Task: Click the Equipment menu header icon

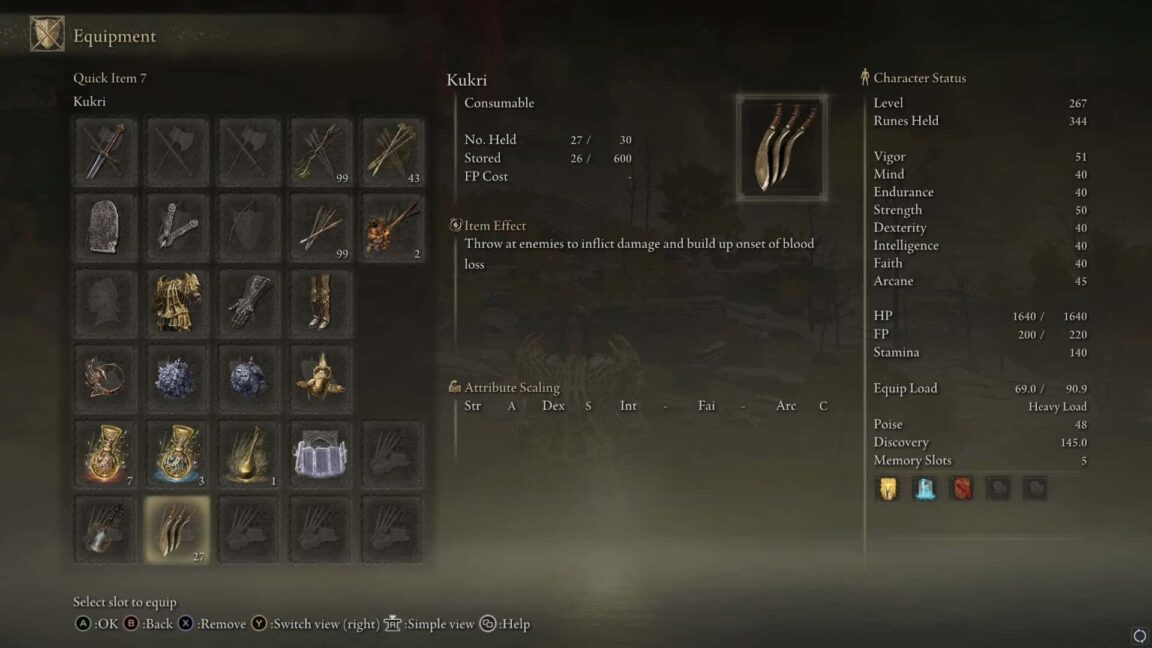Action: (x=47, y=36)
